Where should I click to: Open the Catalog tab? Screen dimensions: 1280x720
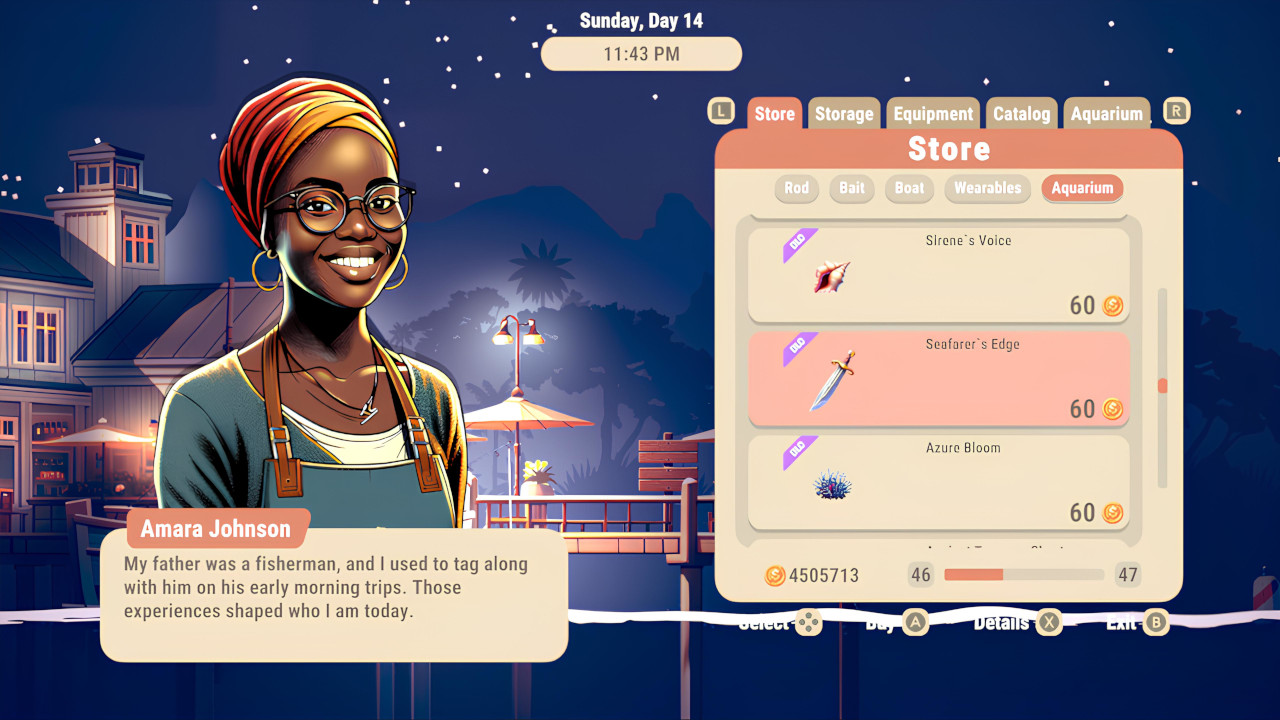(1021, 113)
